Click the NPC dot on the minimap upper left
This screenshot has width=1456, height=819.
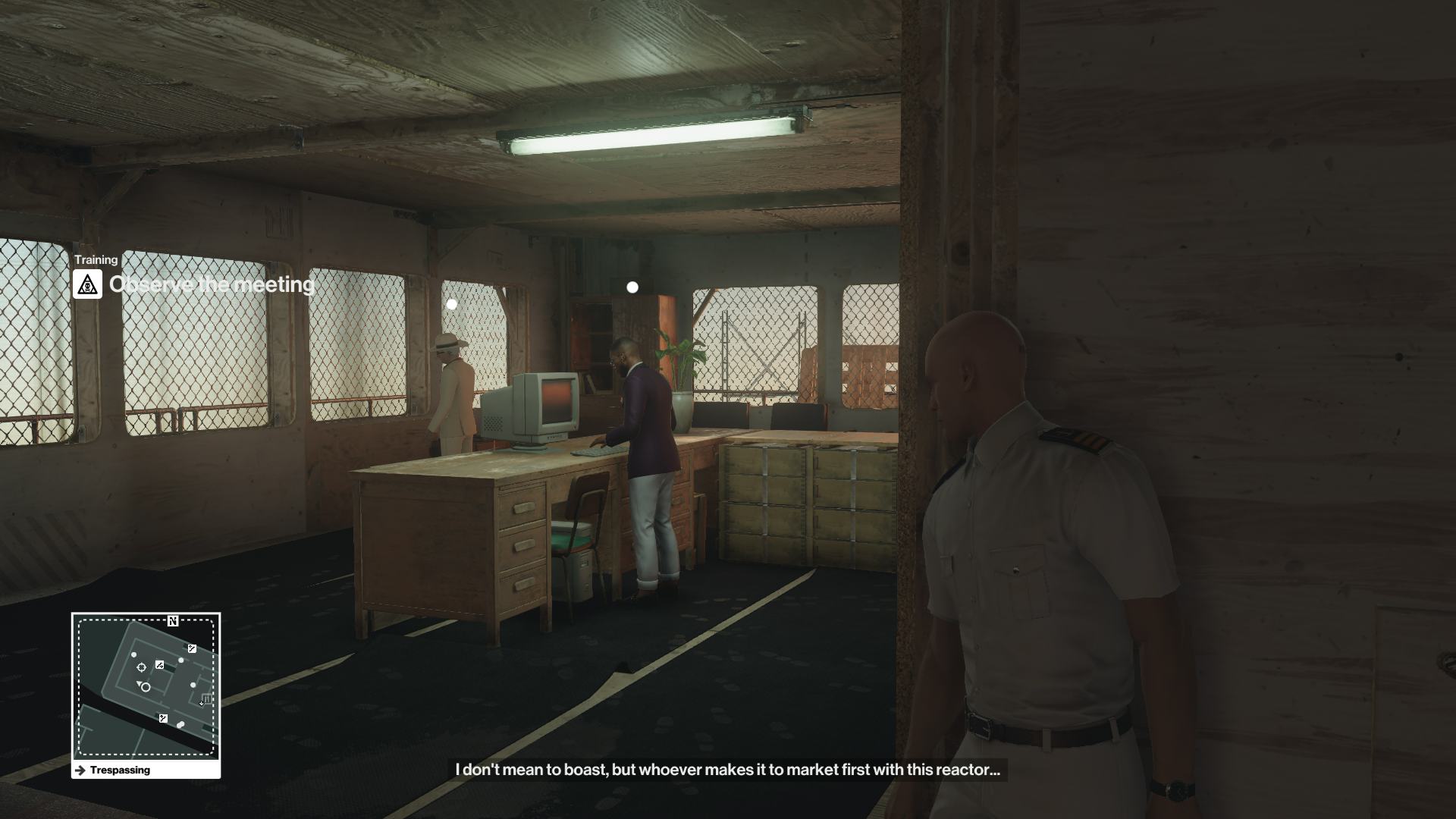pos(133,654)
